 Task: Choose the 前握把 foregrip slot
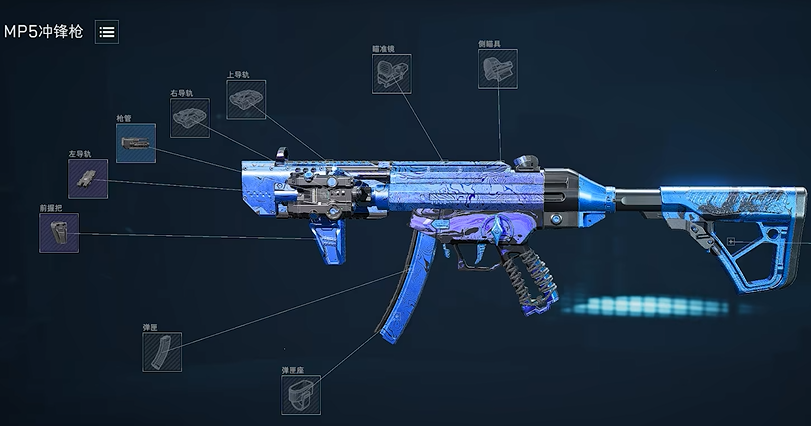[x=59, y=232]
